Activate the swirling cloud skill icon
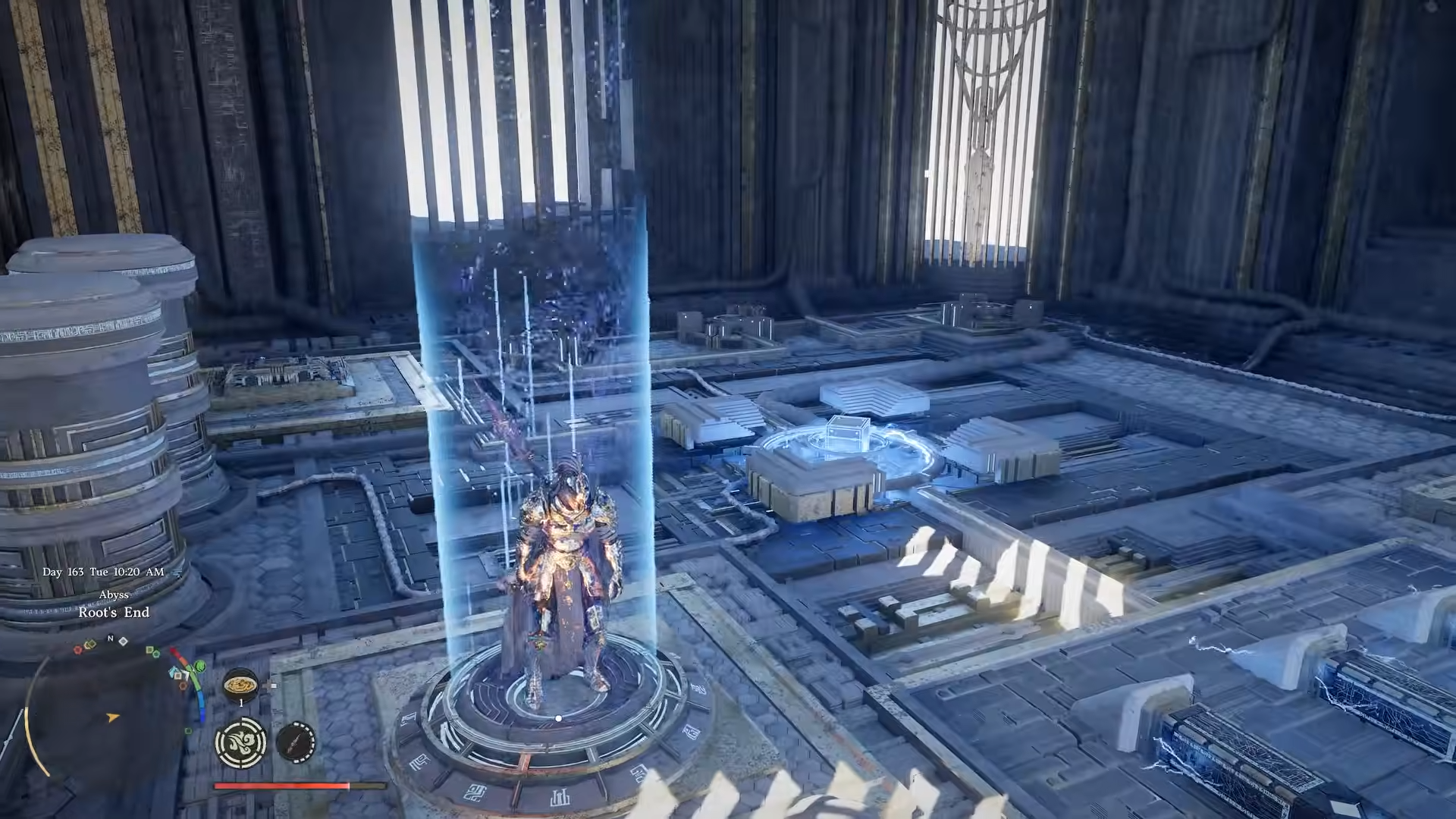 click(240, 742)
